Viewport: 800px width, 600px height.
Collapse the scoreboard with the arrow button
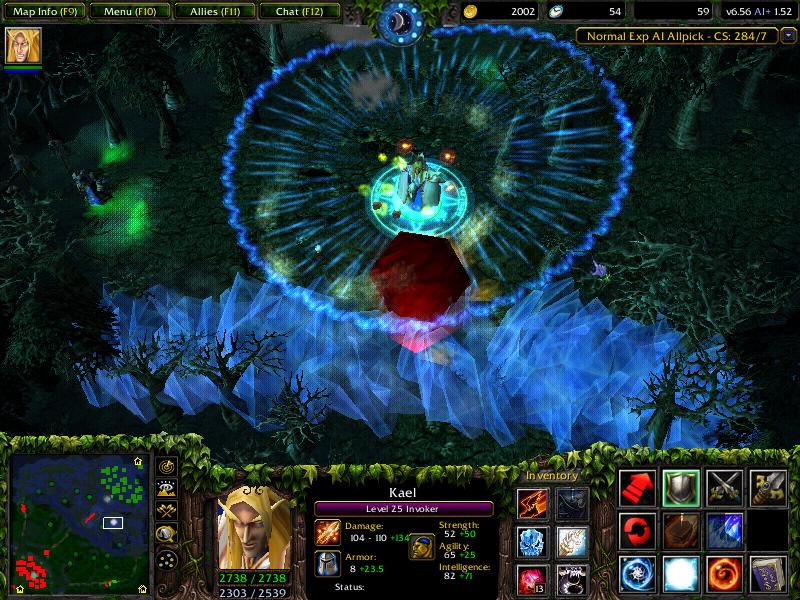(x=789, y=36)
